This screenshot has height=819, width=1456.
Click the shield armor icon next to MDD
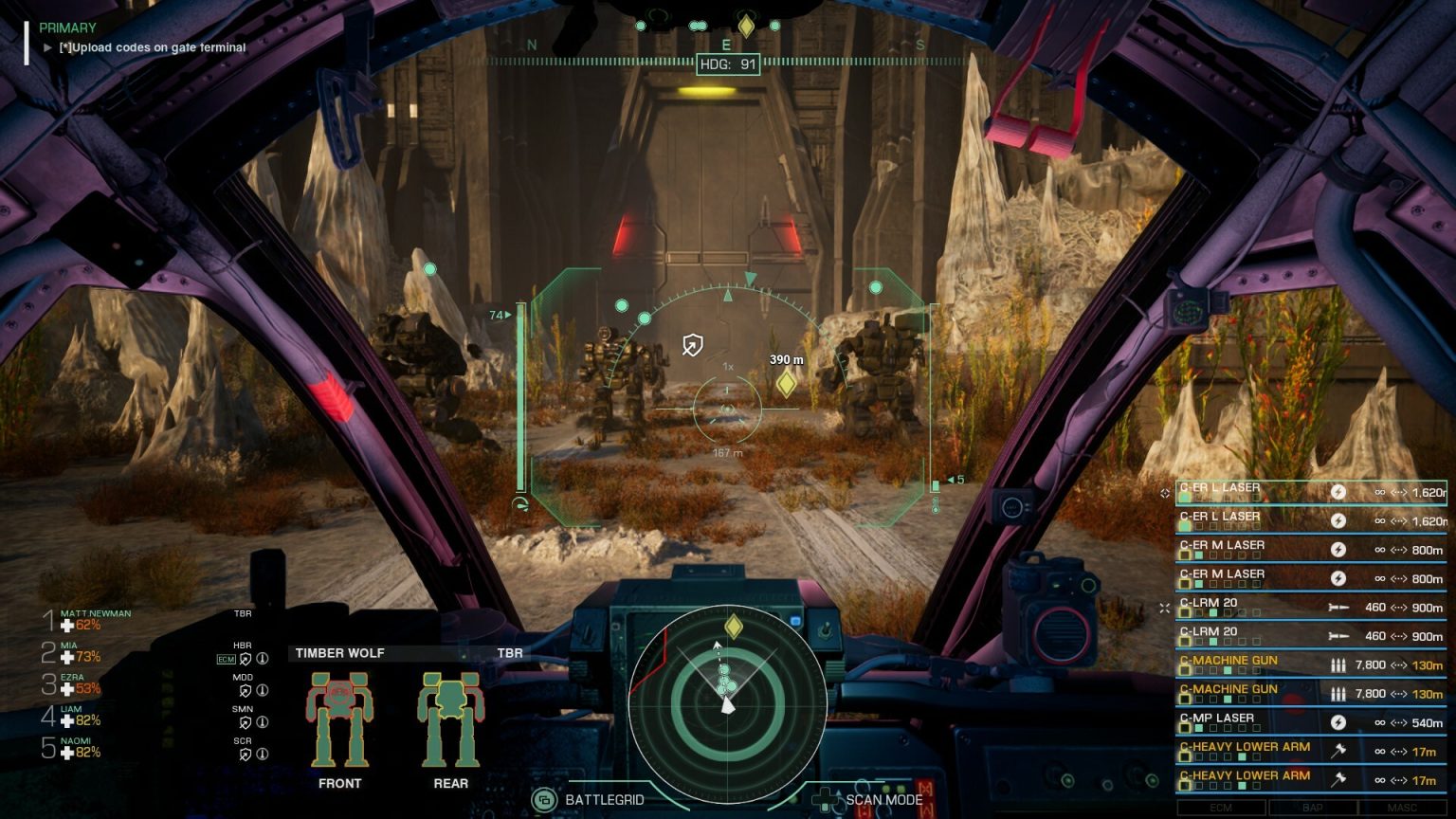pos(245,689)
